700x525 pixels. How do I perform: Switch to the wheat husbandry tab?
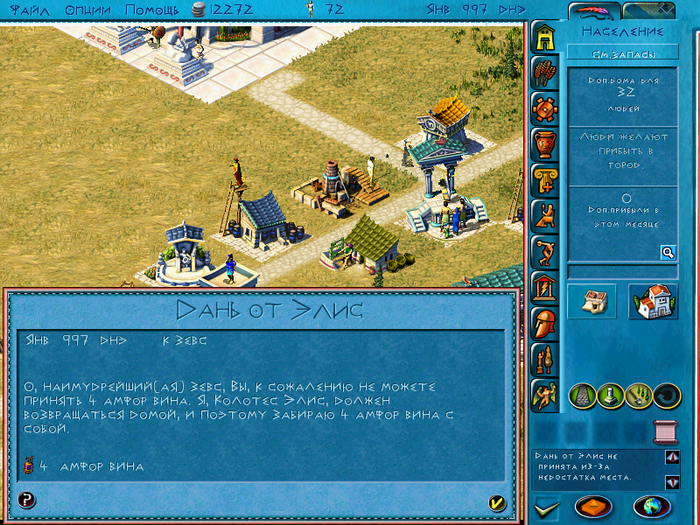point(544,72)
